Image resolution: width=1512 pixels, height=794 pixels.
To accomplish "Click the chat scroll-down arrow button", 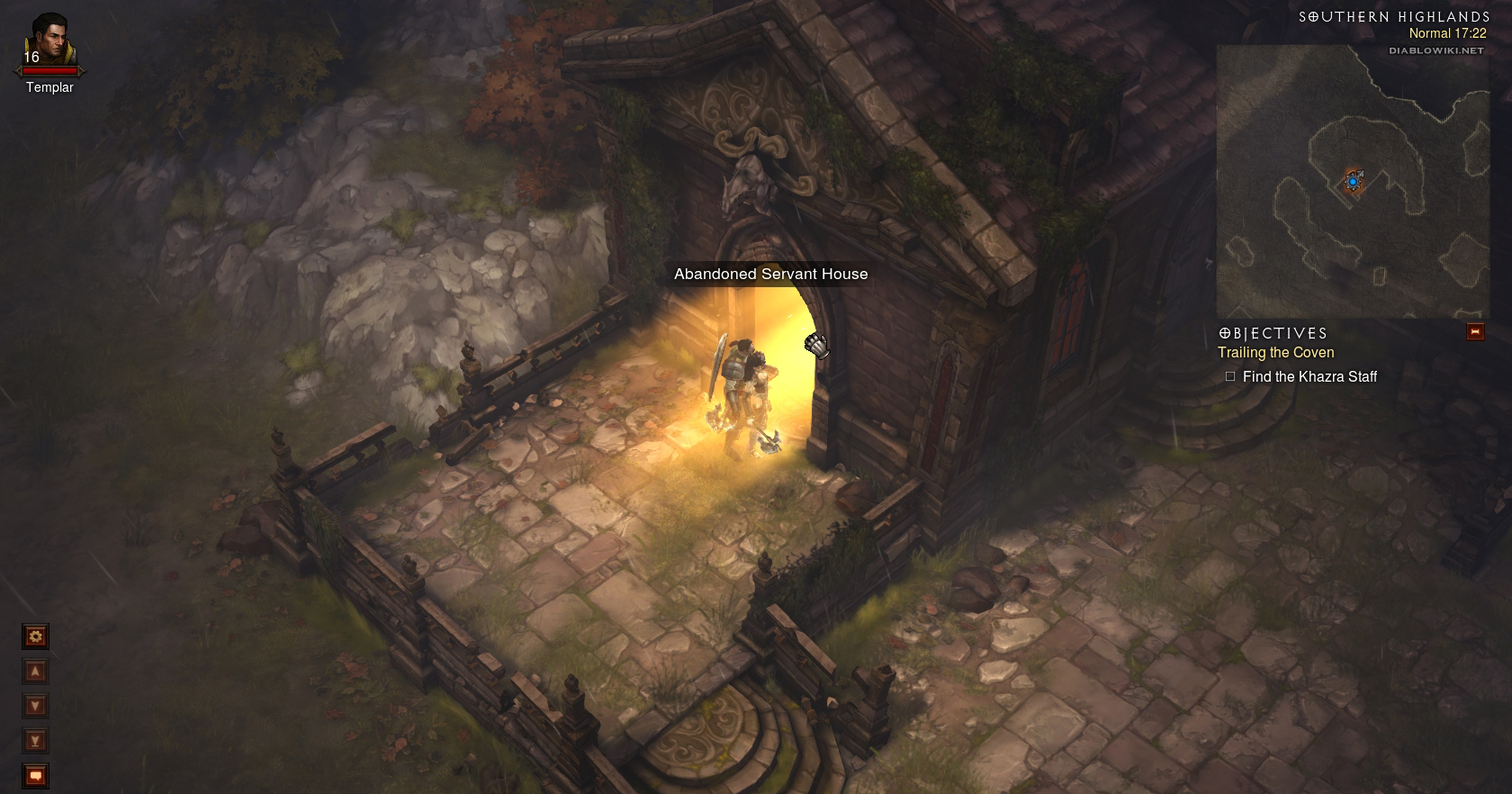I will point(35,706).
